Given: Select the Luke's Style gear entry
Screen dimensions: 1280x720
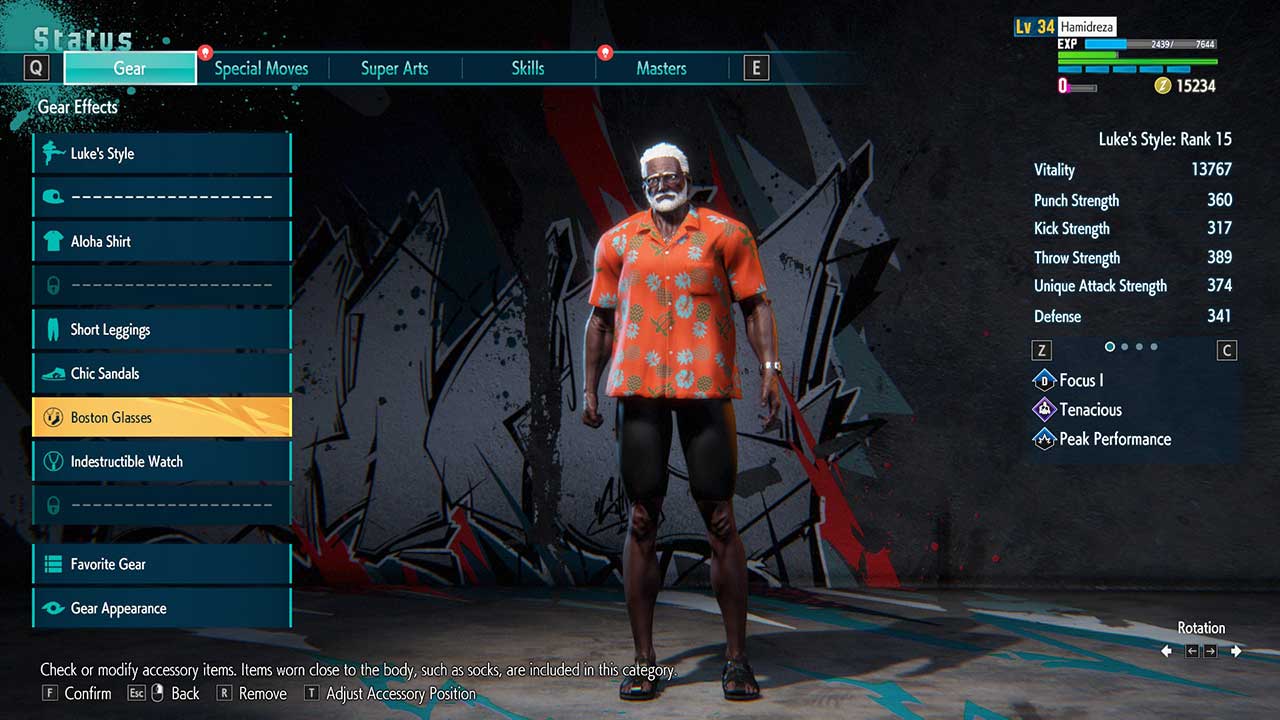Looking at the screenshot, I should click(162, 153).
